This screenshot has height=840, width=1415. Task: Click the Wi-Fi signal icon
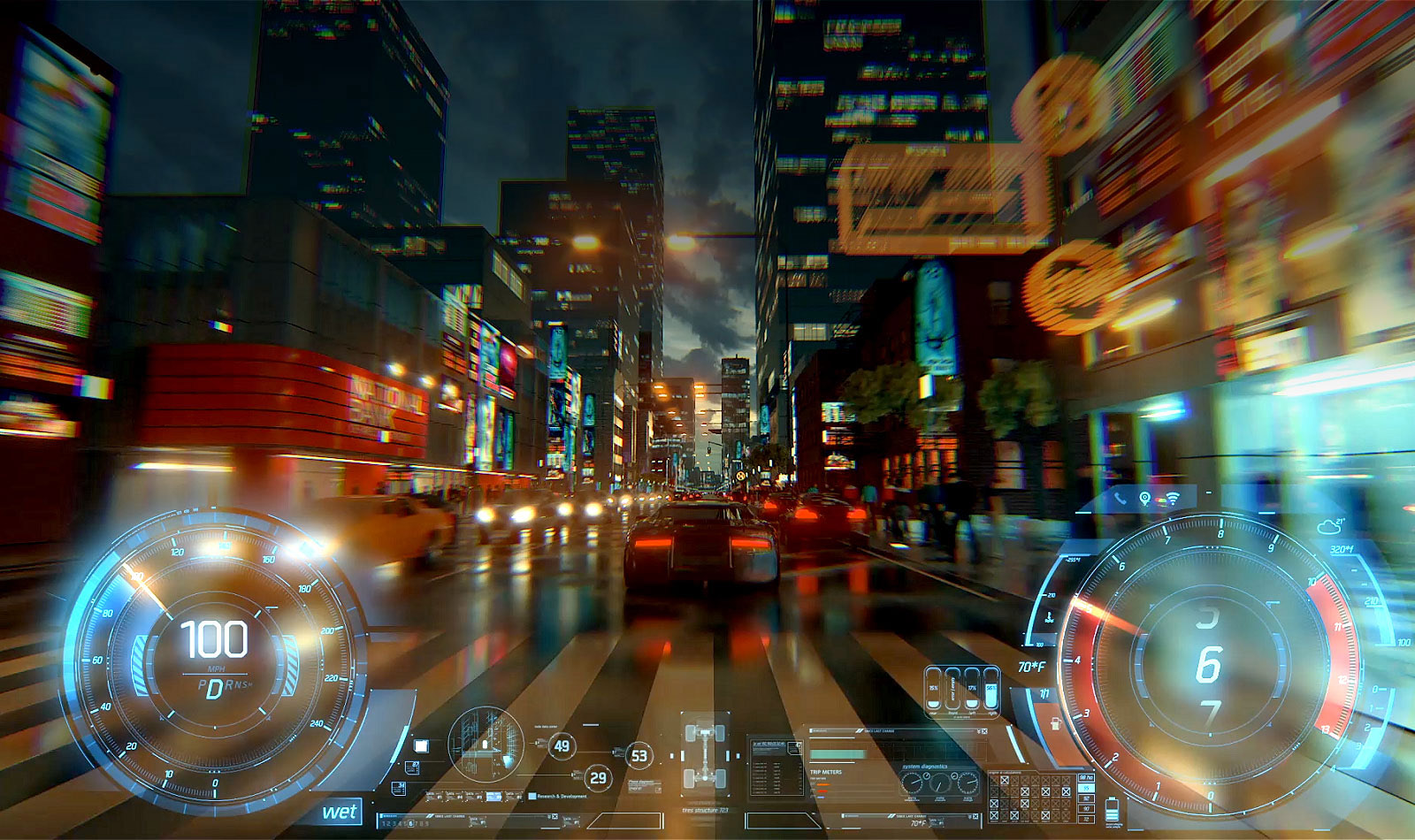point(1173,498)
